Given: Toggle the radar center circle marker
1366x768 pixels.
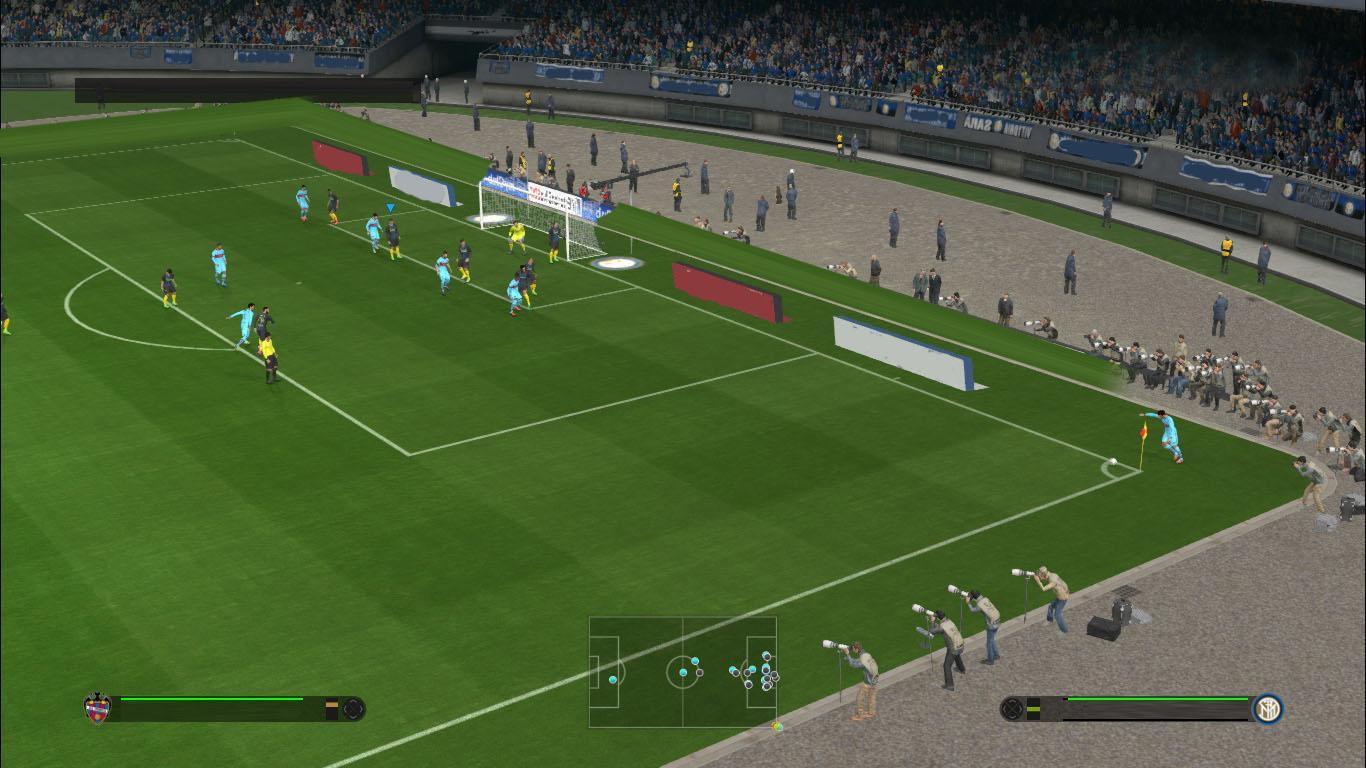Looking at the screenshot, I should [683, 672].
